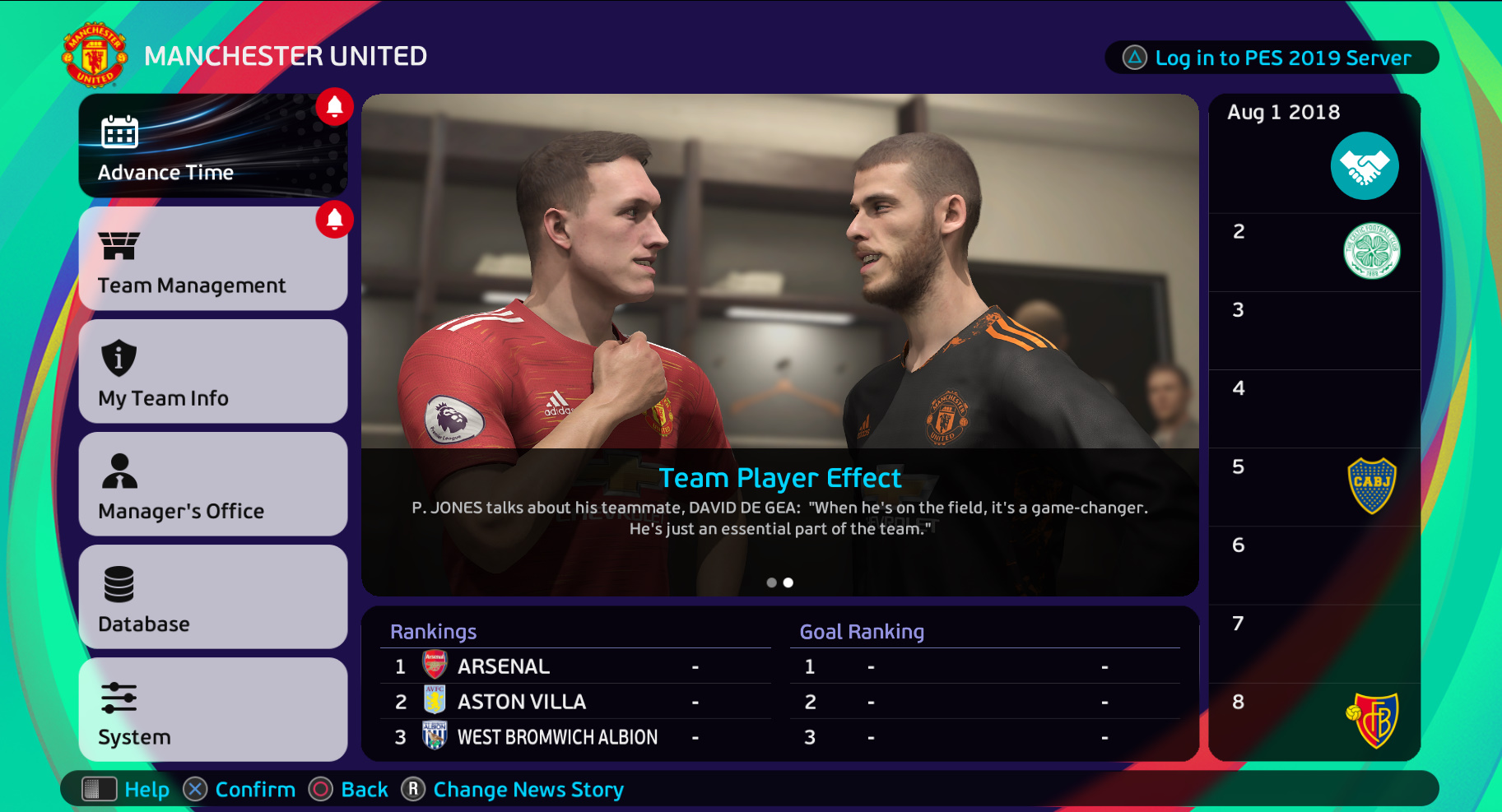Image resolution: width=1502 pixels, height=812 pixels.
Task: Select the Boca Juniors fixture on day 5
Action: click(1371, 485)
